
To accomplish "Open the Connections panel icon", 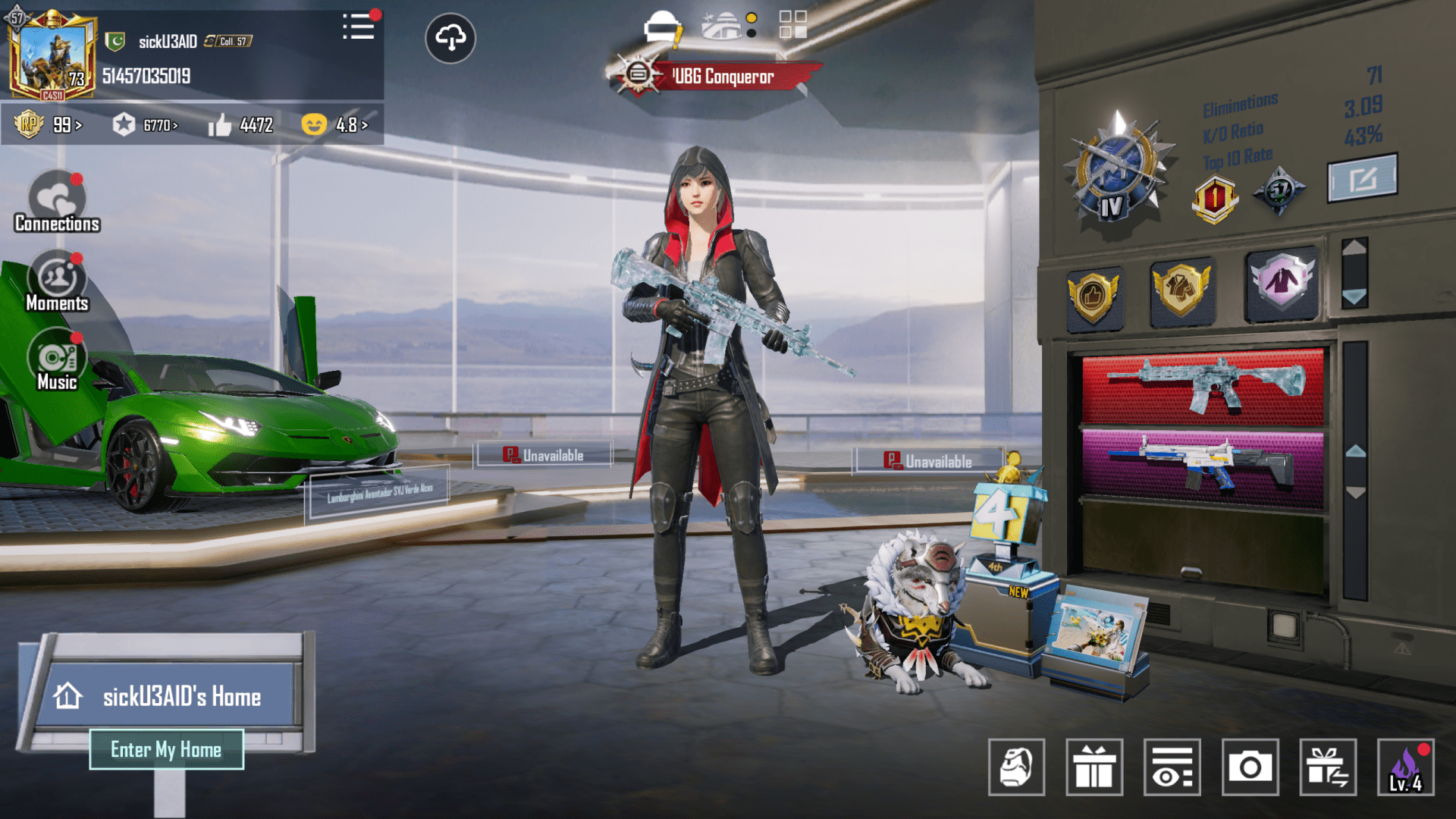I will point(55,201).
